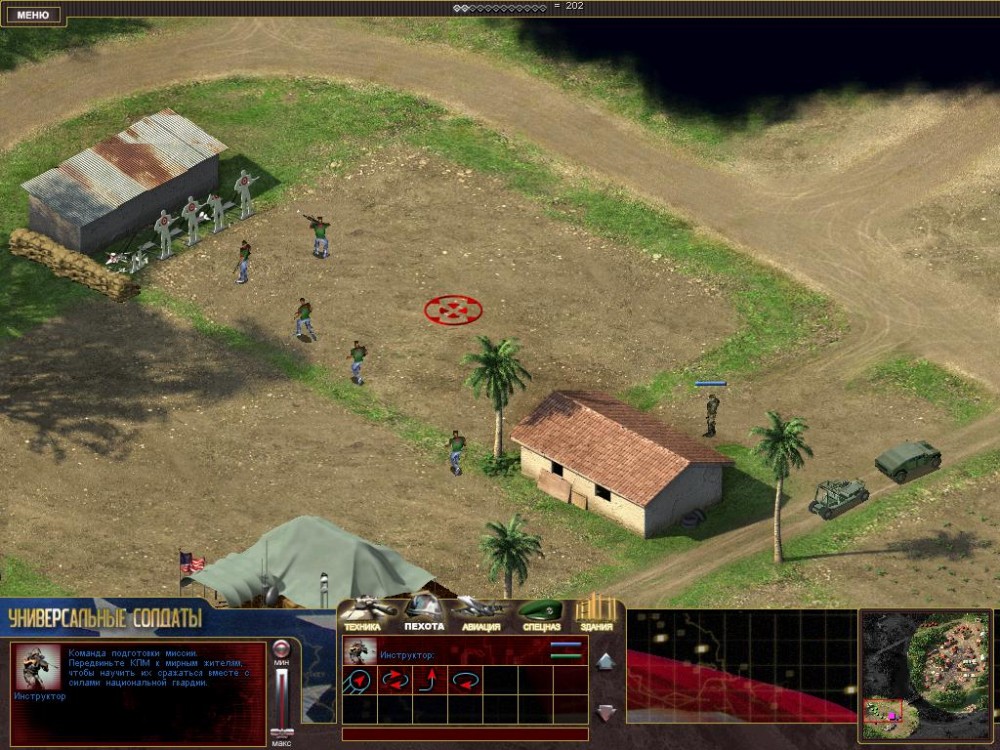Open the АВИАЦИЯ tab

pos(481,612)
